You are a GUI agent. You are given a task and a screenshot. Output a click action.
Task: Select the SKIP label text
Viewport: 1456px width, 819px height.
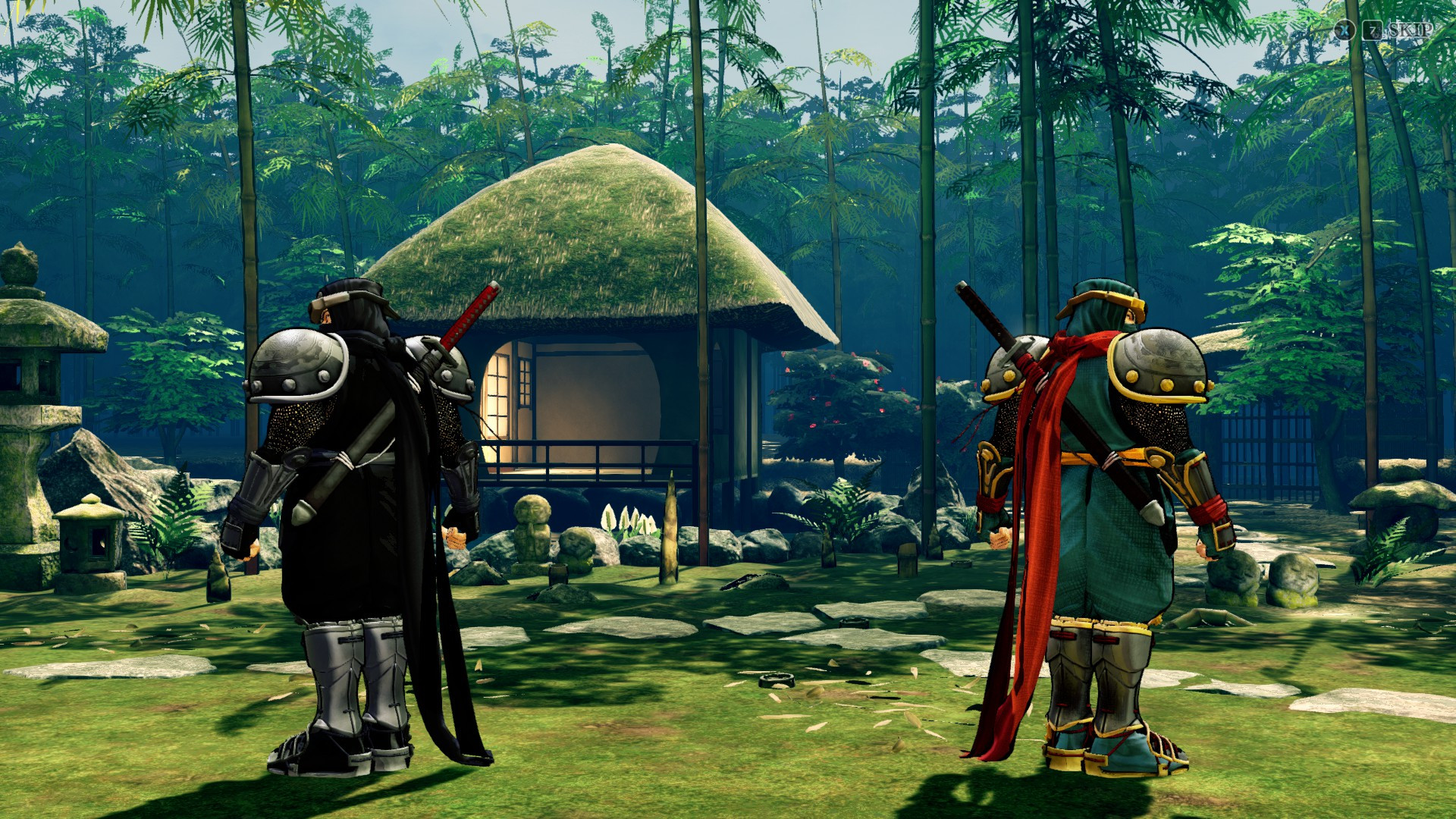point(1410,30)
